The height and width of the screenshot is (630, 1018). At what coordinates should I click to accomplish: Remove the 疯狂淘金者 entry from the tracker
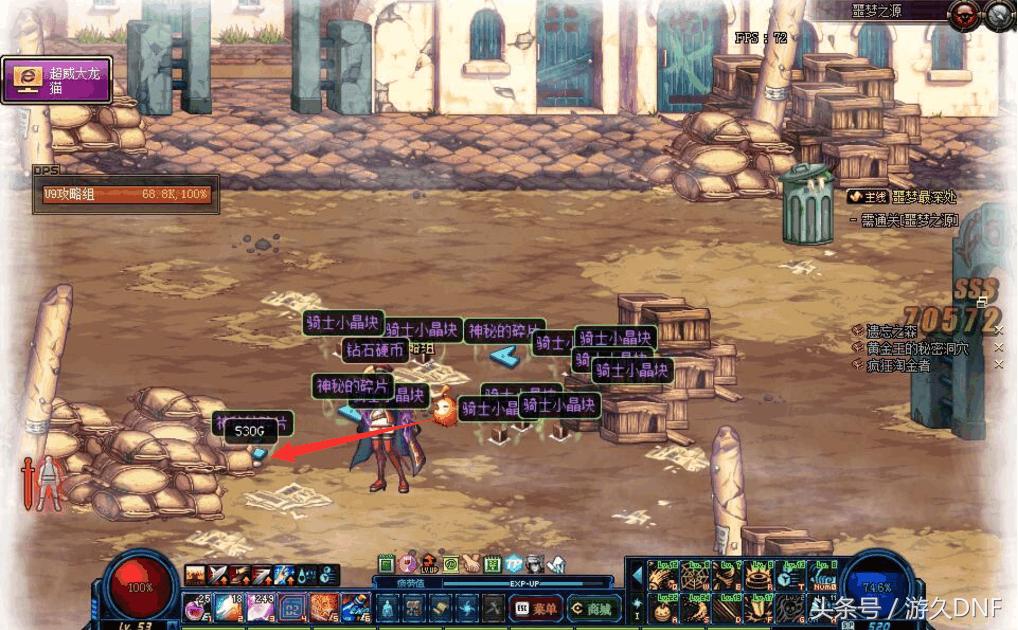[998, 365]
